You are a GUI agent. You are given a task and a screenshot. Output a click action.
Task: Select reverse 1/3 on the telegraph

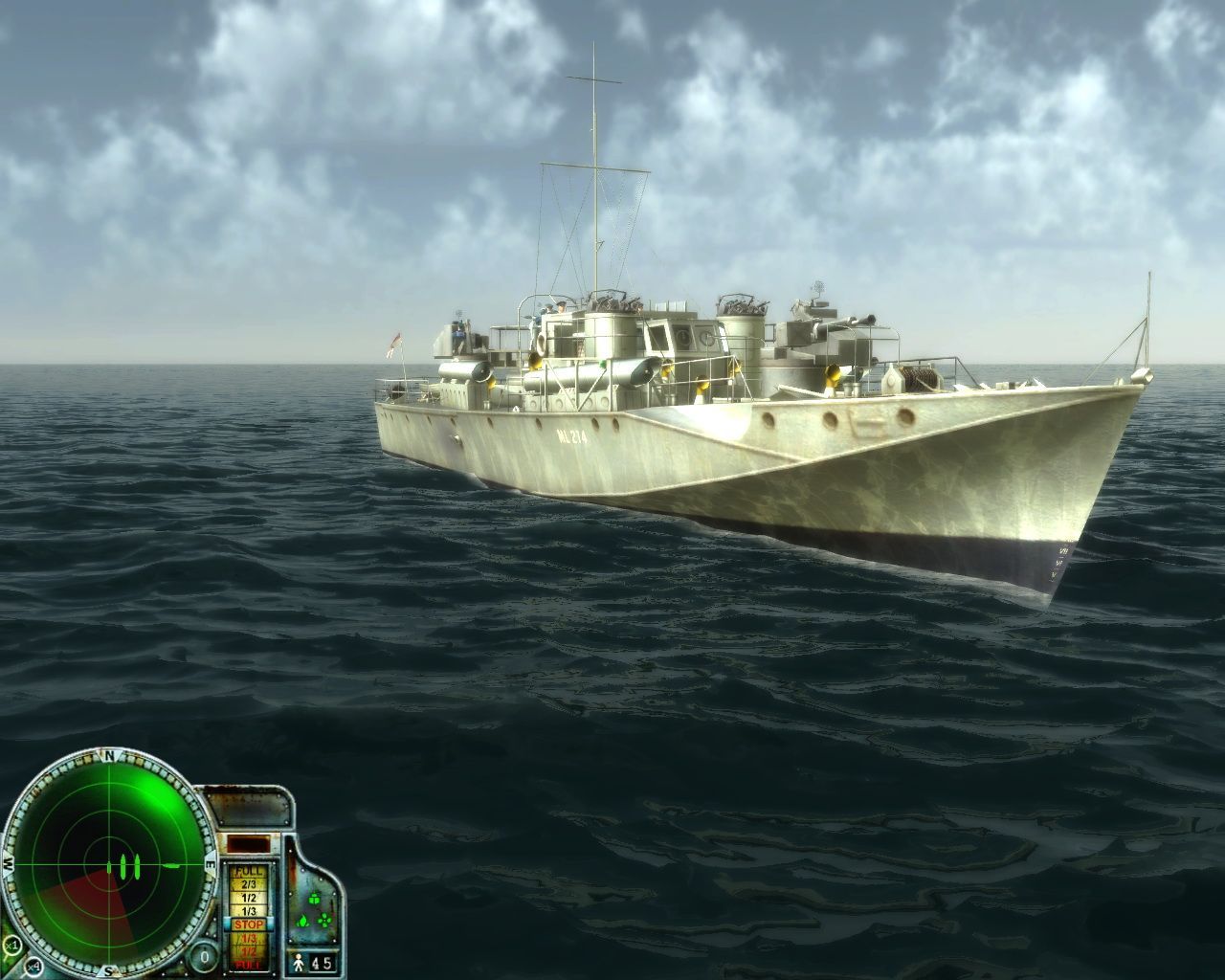tap(249, 938)
